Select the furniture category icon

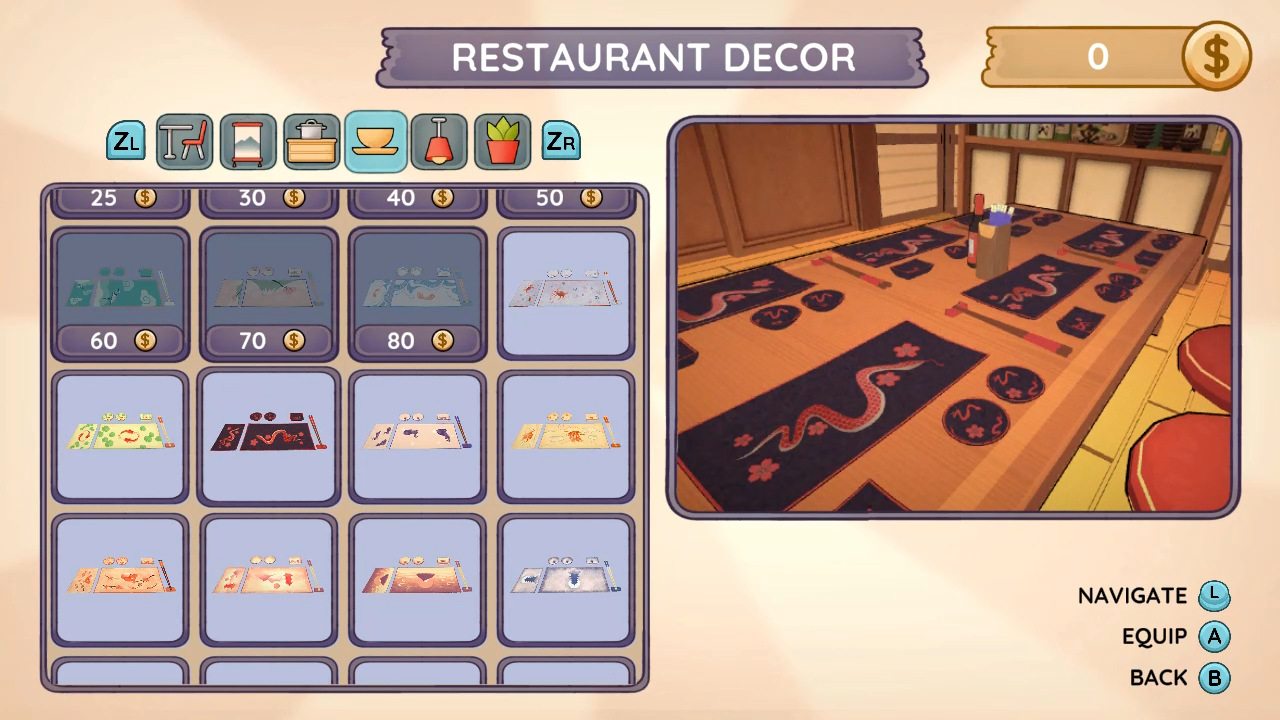(x=183, y=141)
